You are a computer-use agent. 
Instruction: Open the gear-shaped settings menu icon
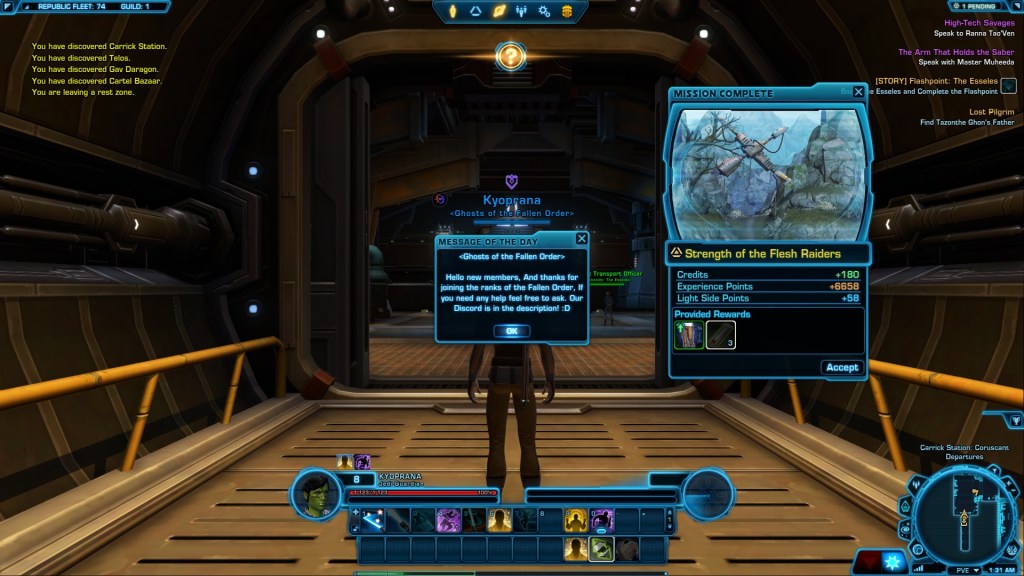click(x=544, y=11)
